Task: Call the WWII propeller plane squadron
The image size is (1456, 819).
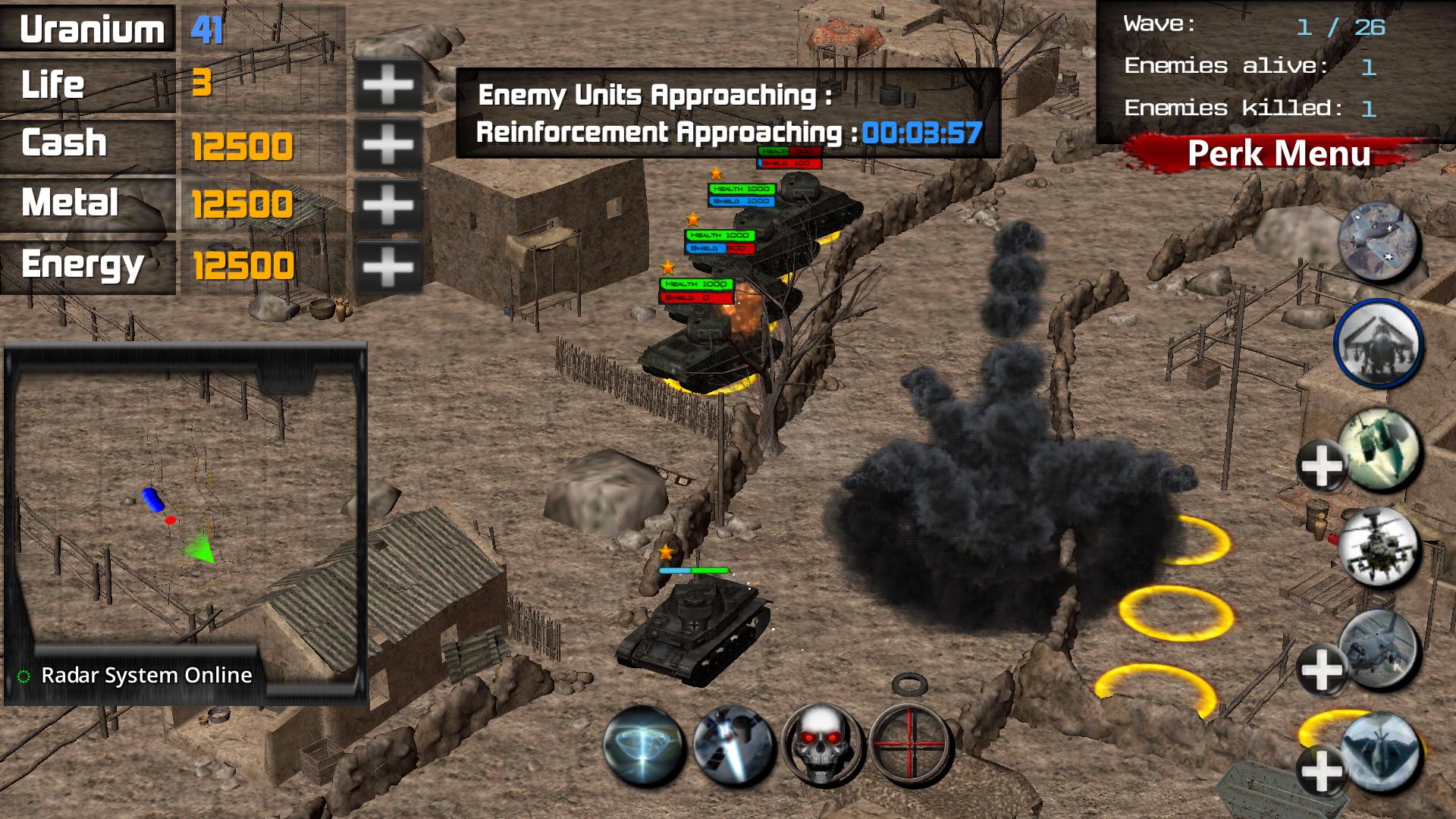Action: tap(1378, 241)
